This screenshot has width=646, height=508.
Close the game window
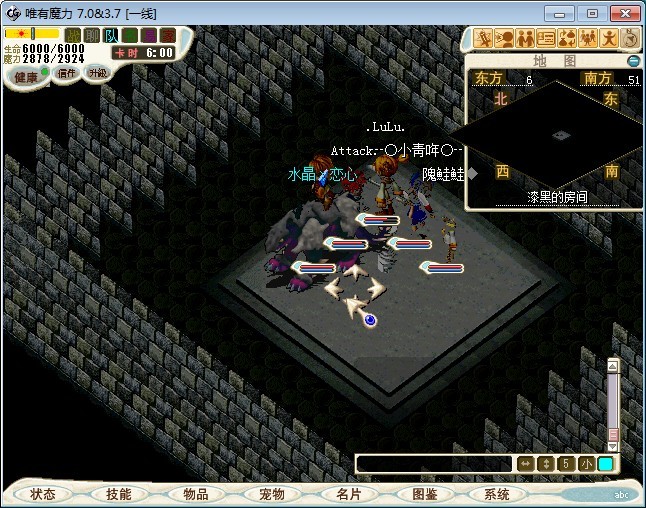(x=622, y=13)
